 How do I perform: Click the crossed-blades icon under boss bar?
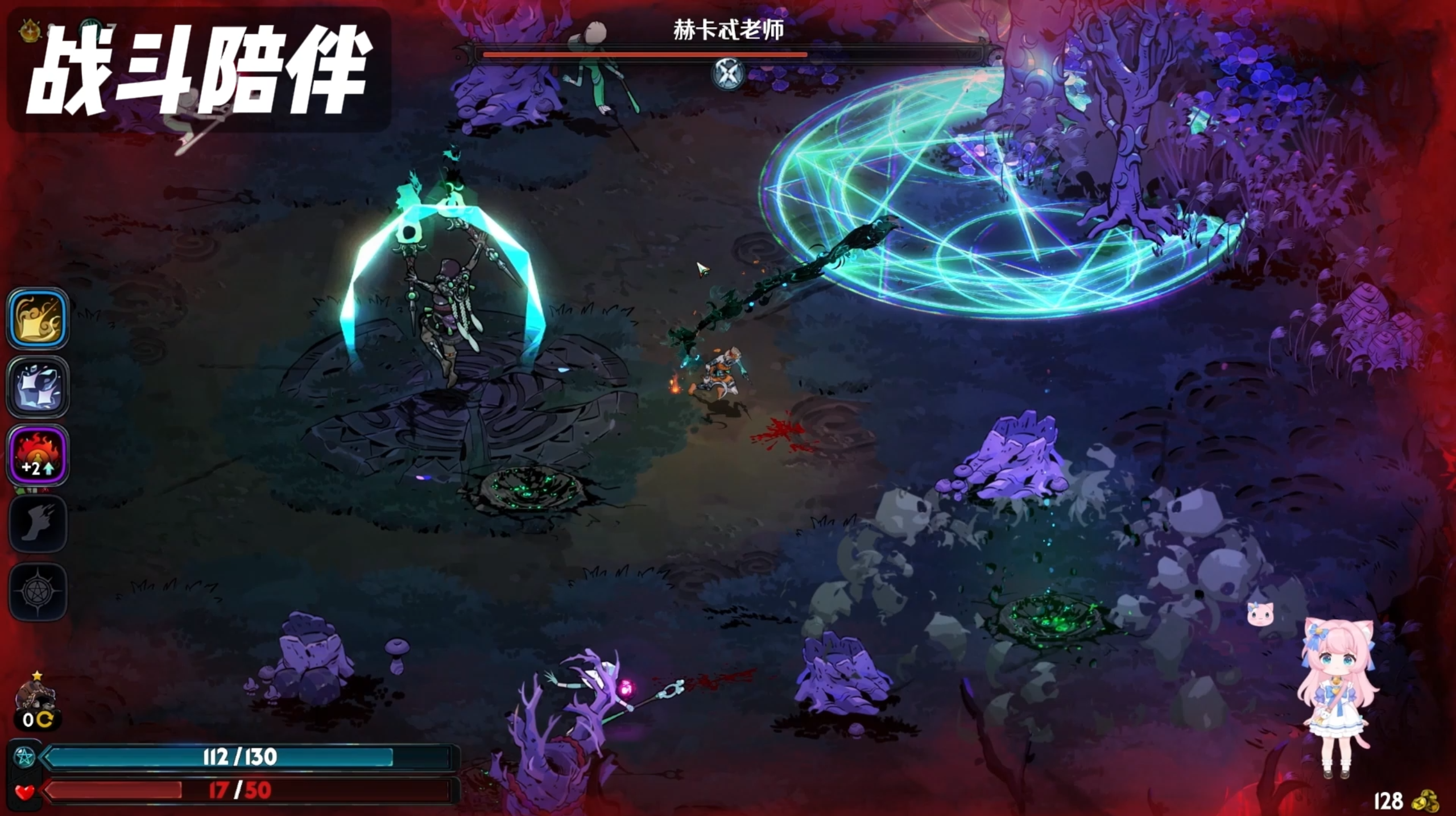729,73
